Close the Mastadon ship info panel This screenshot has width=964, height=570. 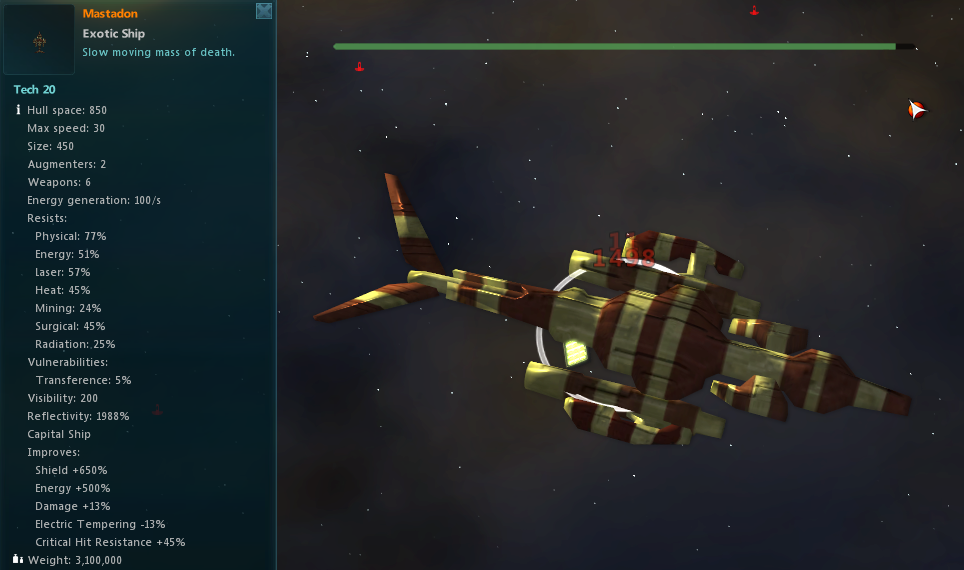264,11
